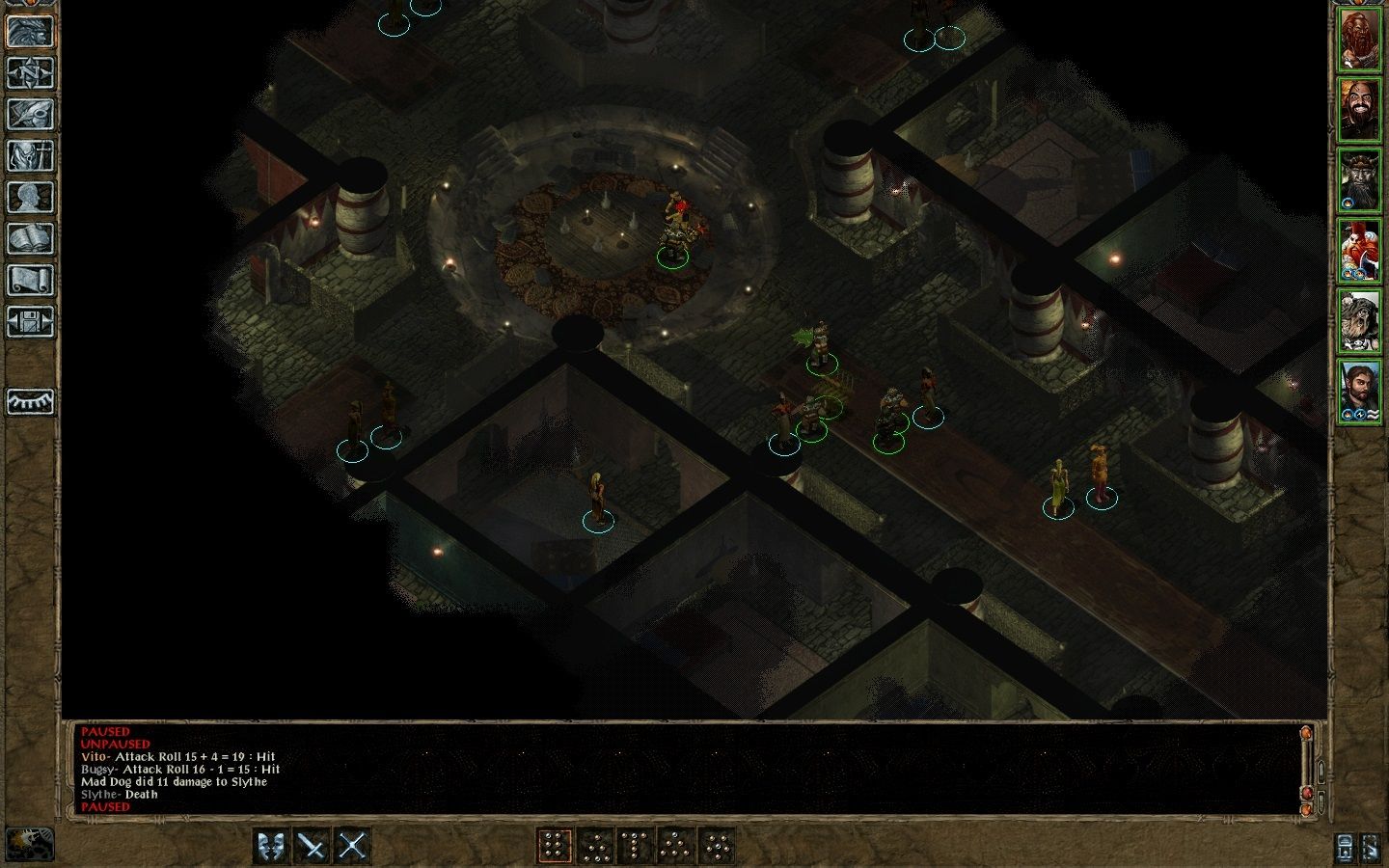This screenshot has width=1389, height=868.
Task: Click the crossed swords action button
Action: coord(353,847)
